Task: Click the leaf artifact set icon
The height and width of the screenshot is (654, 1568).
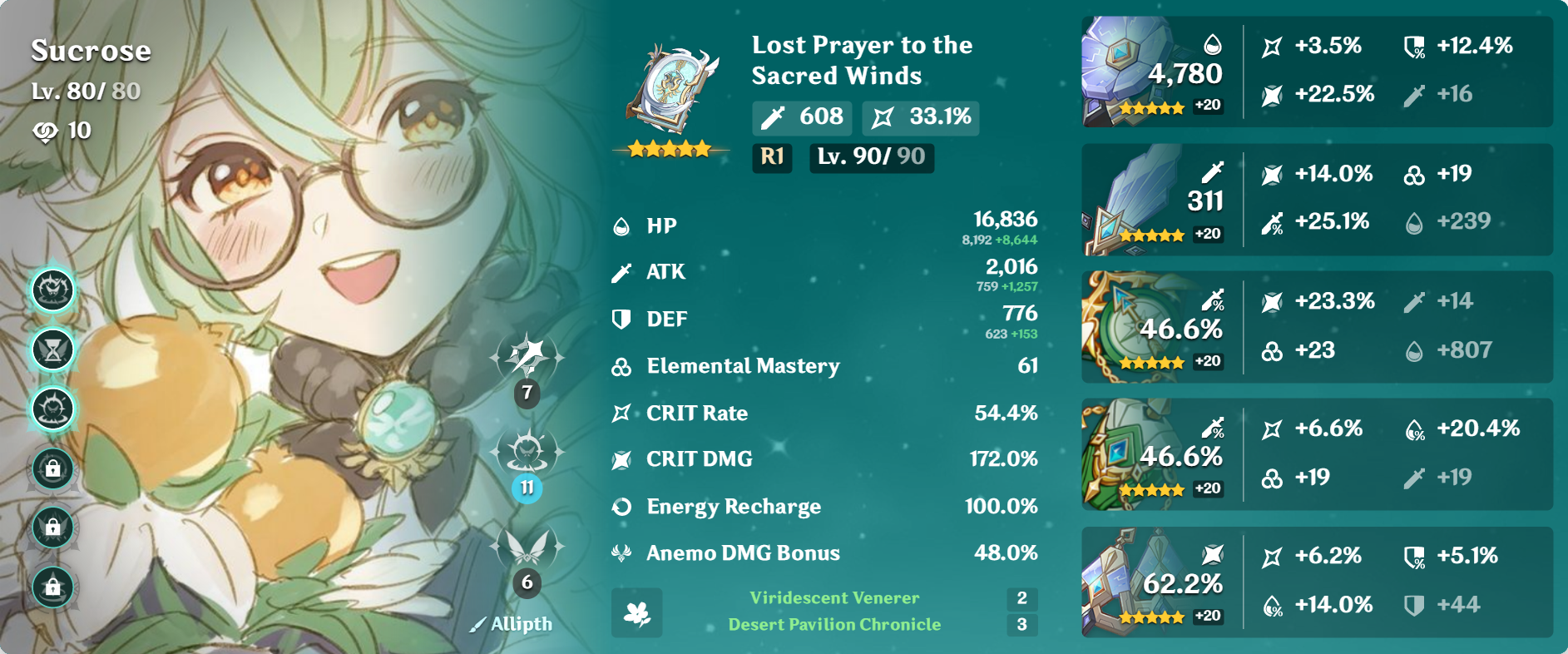Action: coord(636,613)
